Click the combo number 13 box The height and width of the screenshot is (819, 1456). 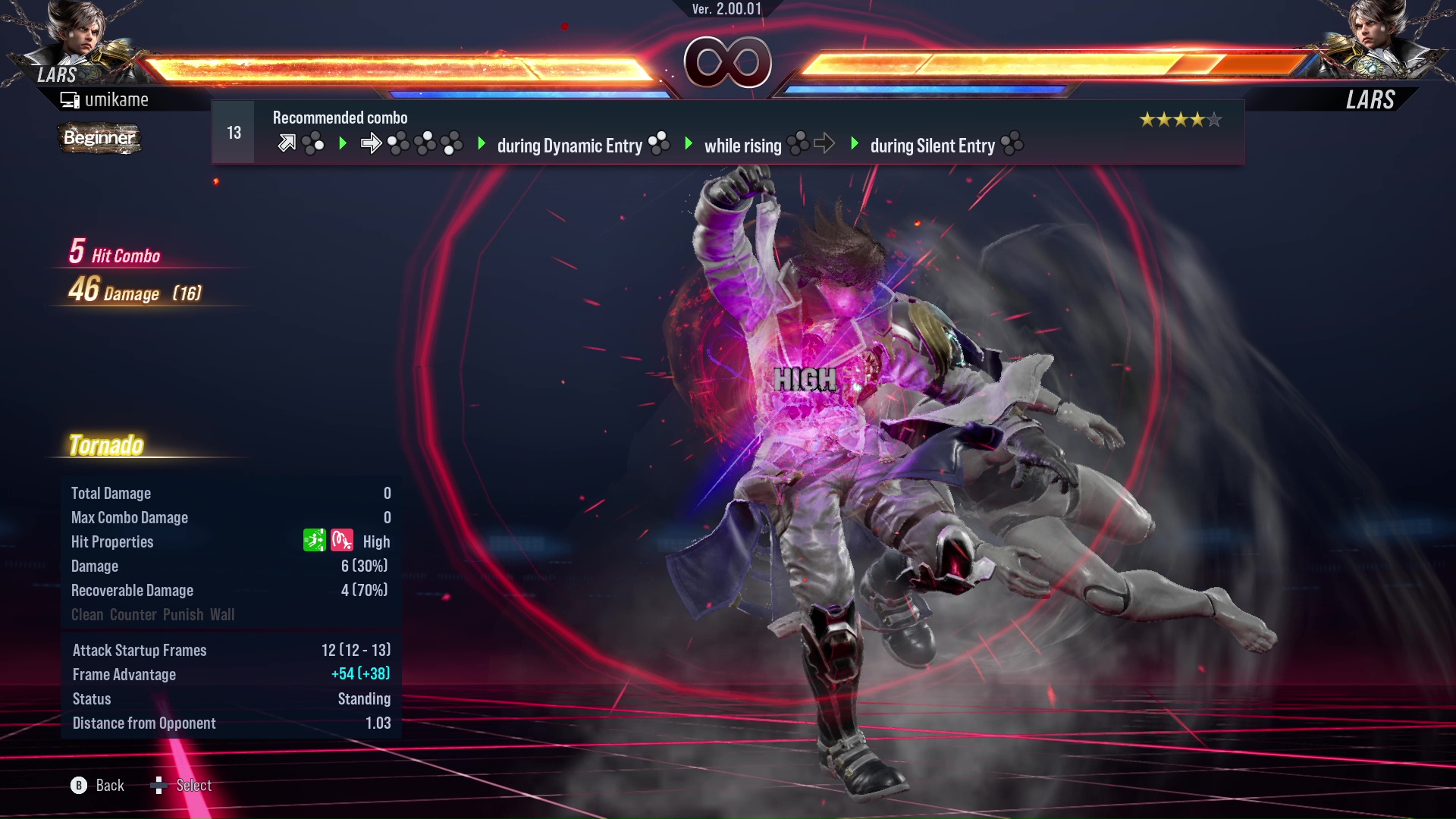234,133
